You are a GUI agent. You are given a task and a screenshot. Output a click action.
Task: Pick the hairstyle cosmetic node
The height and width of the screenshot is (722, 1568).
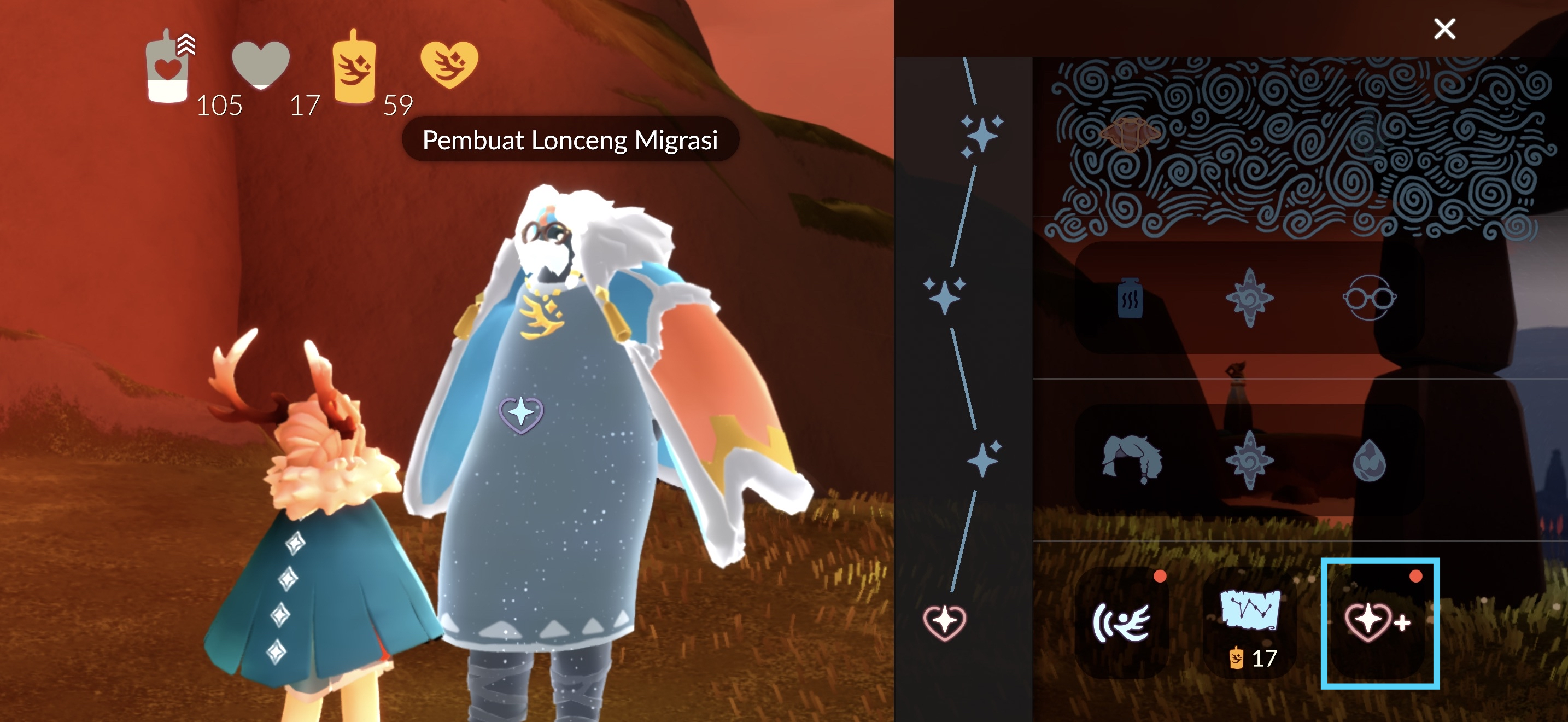click(x=1132, y=459)
